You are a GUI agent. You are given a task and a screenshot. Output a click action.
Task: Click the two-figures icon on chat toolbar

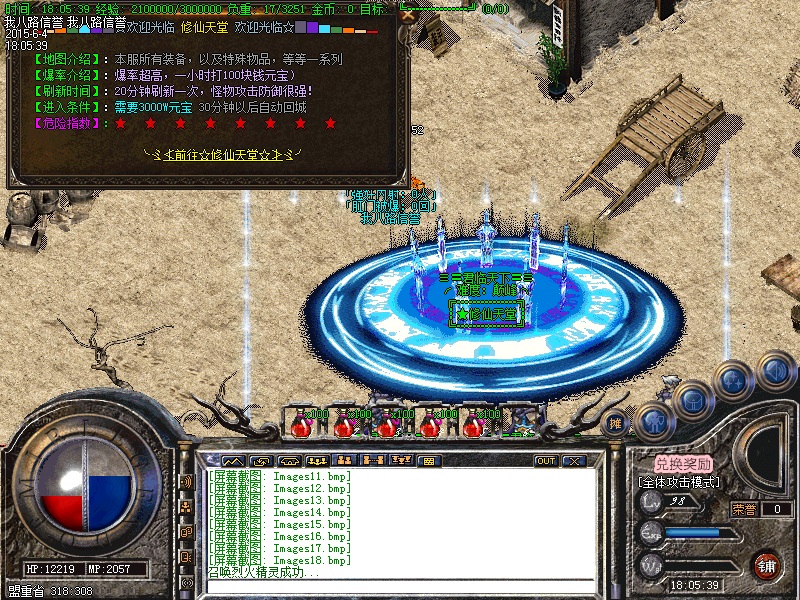[344, 461]
